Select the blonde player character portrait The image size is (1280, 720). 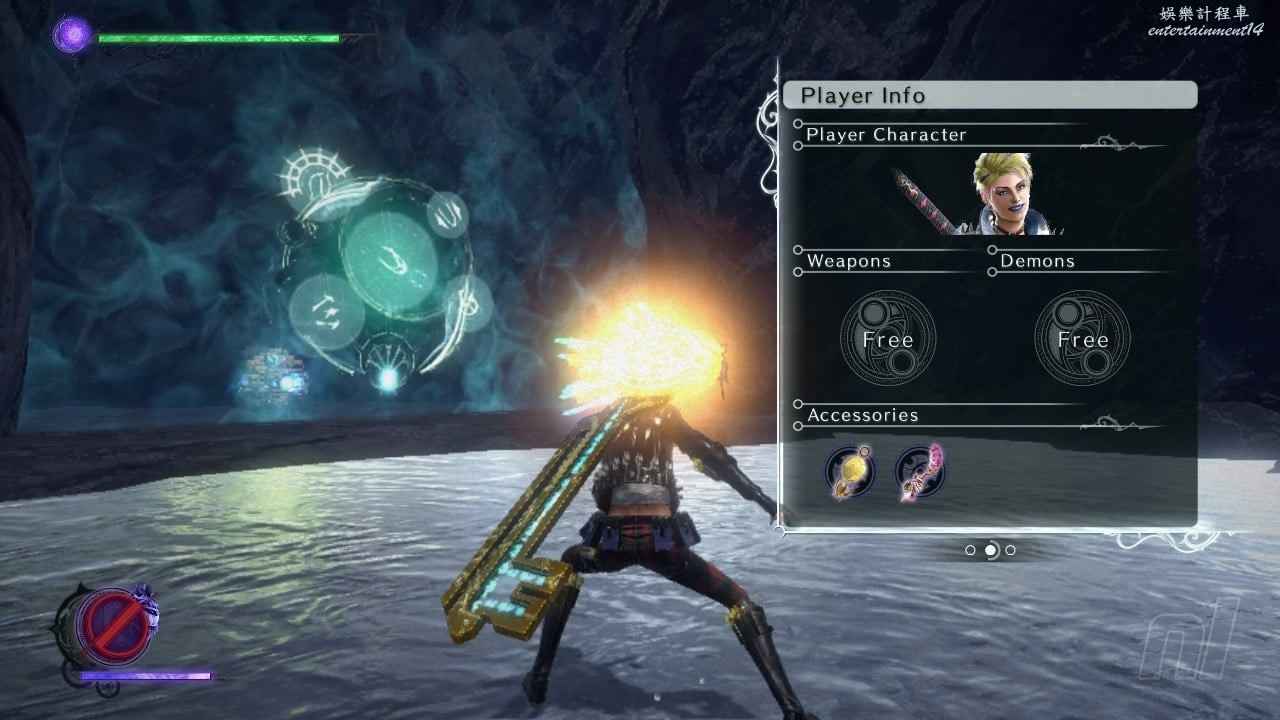pos(1012,194)
